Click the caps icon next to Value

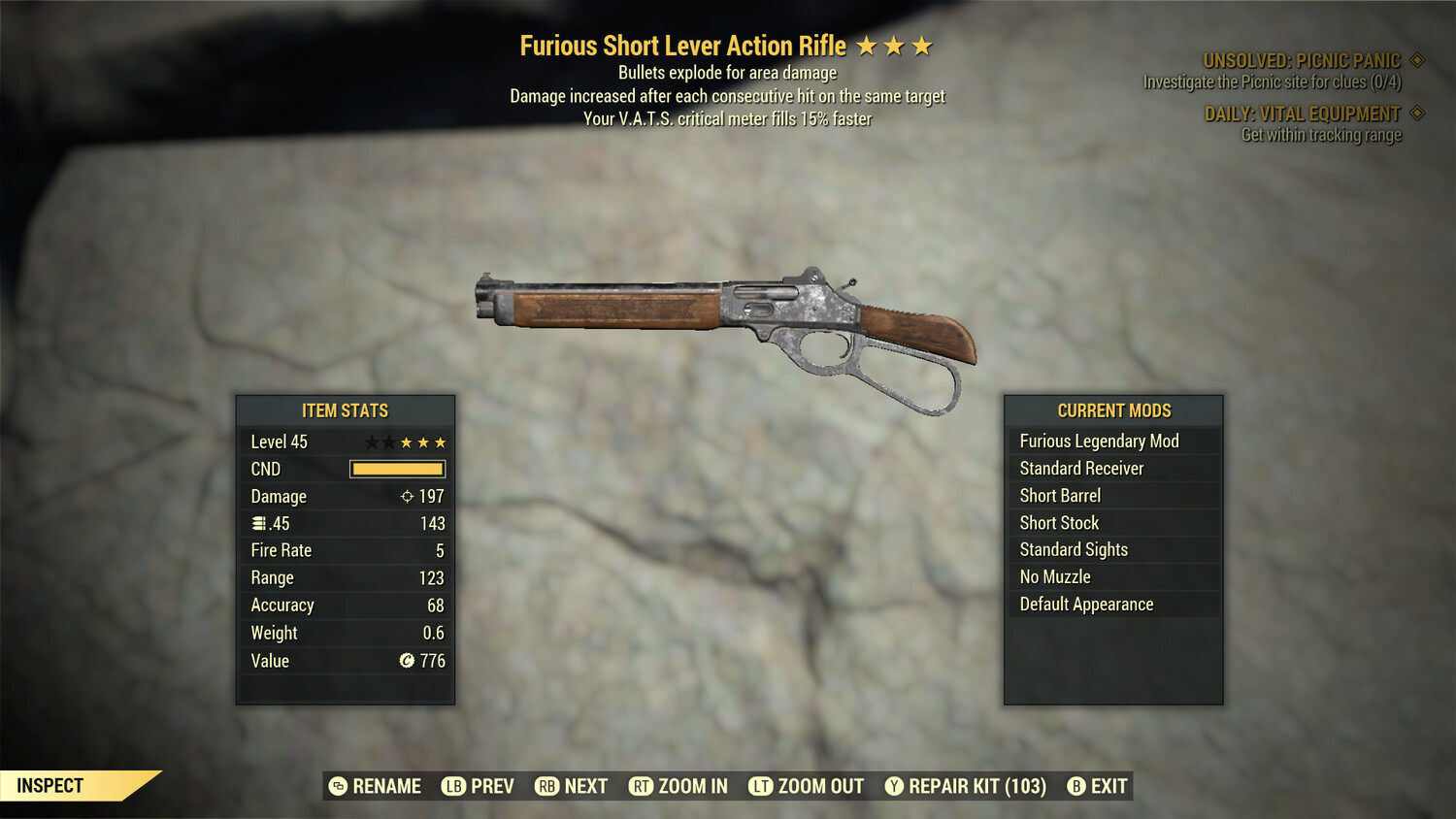pyautogui.click(x=406, y=661)
